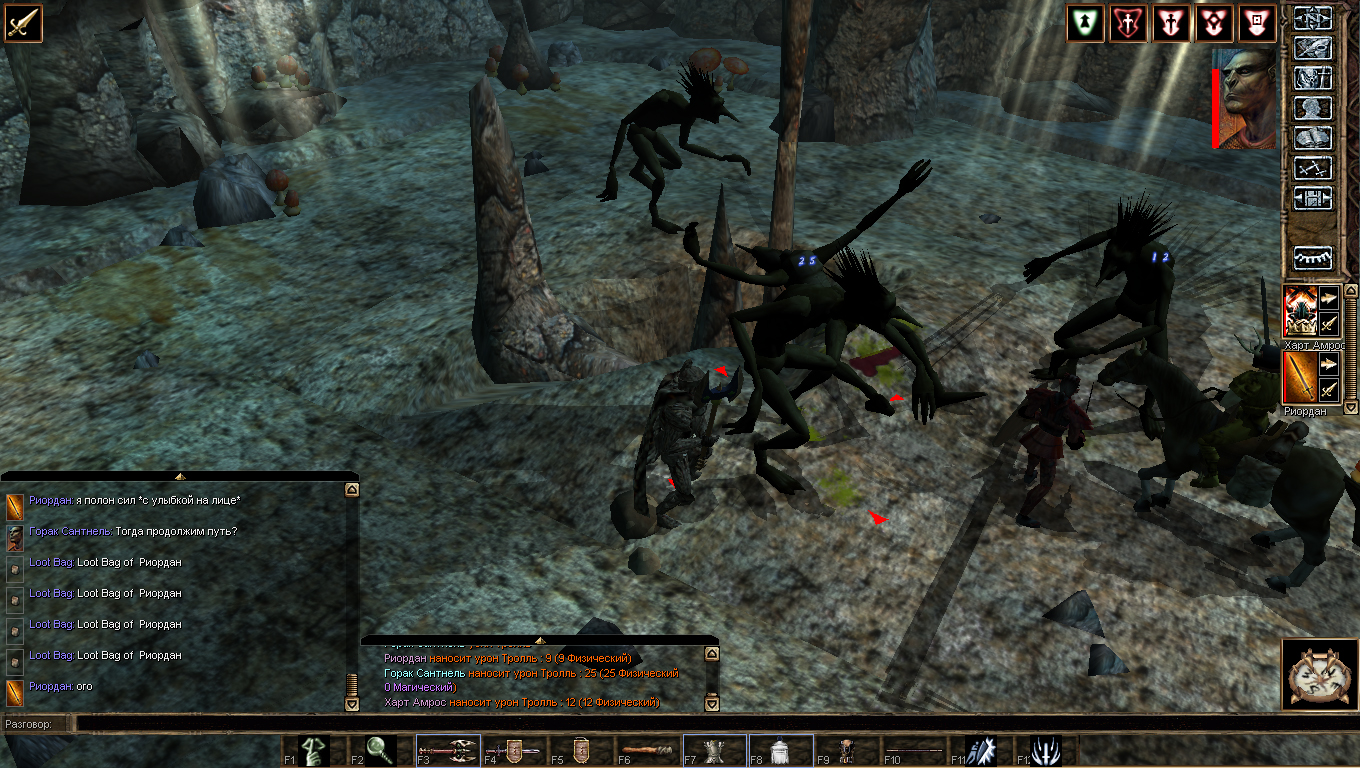The height and width of the screenshot is (768, 1360).
Task: Open the map using the compass button
Action: click(1313, 19)
